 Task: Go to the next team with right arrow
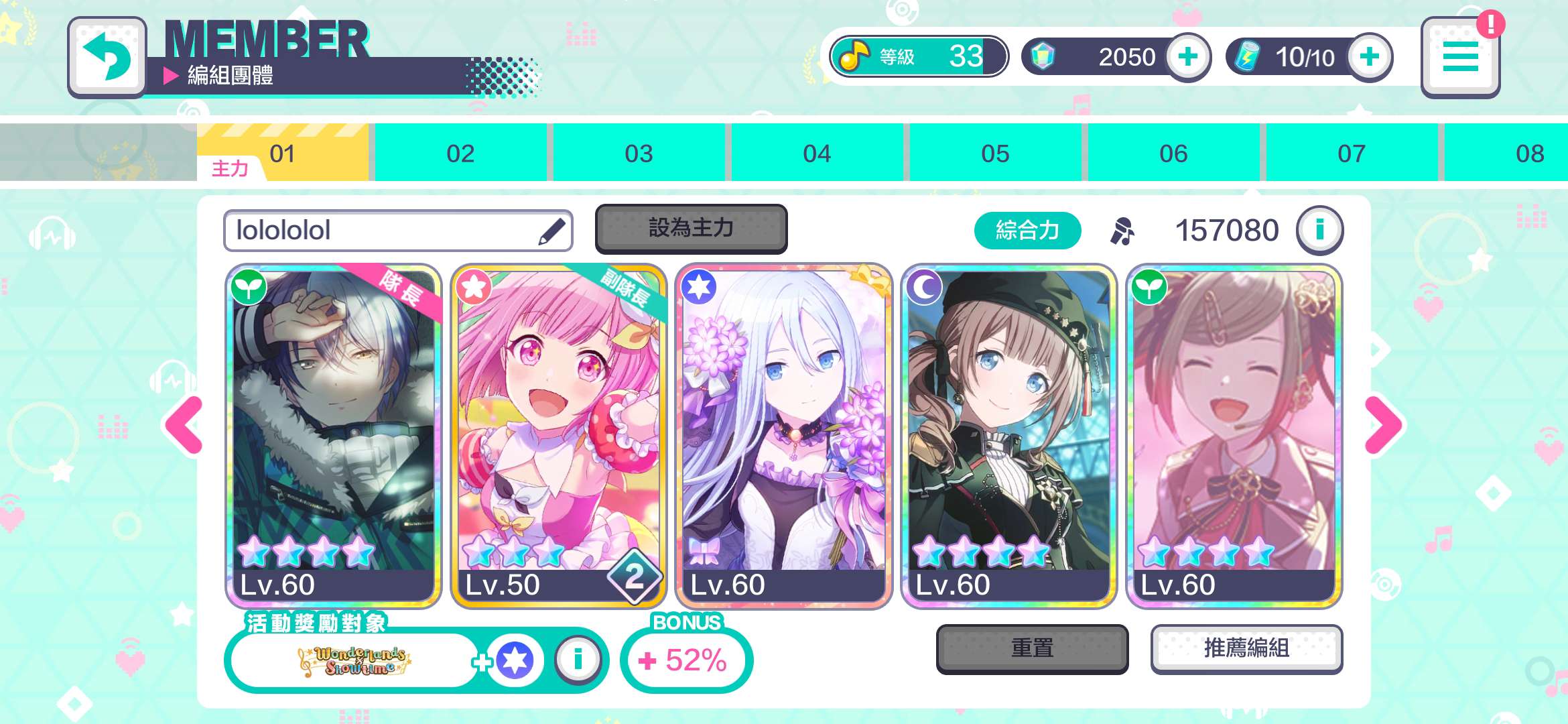tap(1383, 425)
